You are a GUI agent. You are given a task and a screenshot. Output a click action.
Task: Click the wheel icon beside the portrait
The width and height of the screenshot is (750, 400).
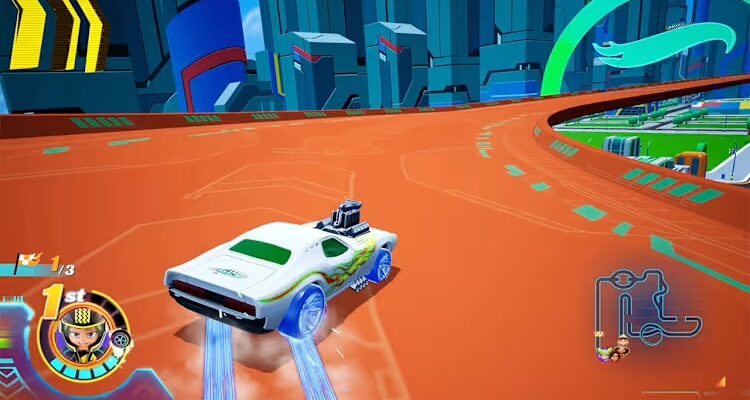120,340
